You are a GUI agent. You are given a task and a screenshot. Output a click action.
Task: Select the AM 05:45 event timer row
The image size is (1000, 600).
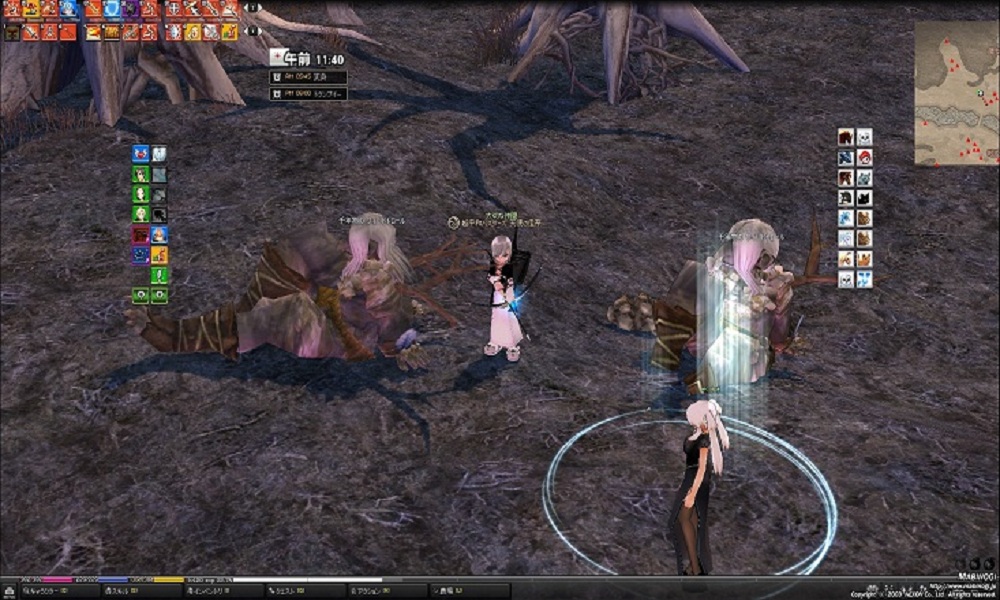[309, 77]
